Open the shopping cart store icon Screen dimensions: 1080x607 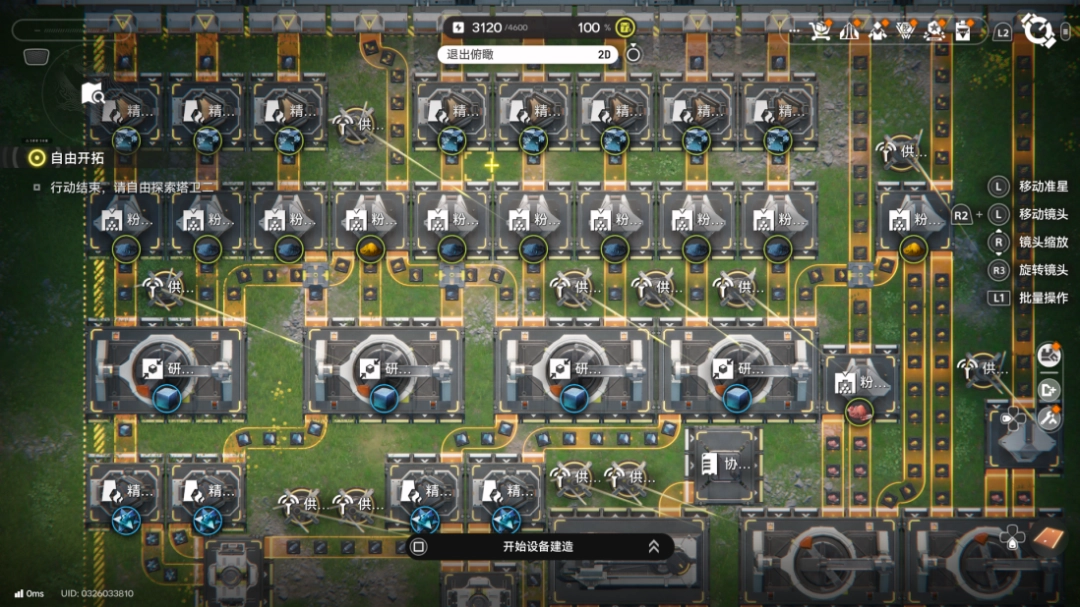(821, 30)
